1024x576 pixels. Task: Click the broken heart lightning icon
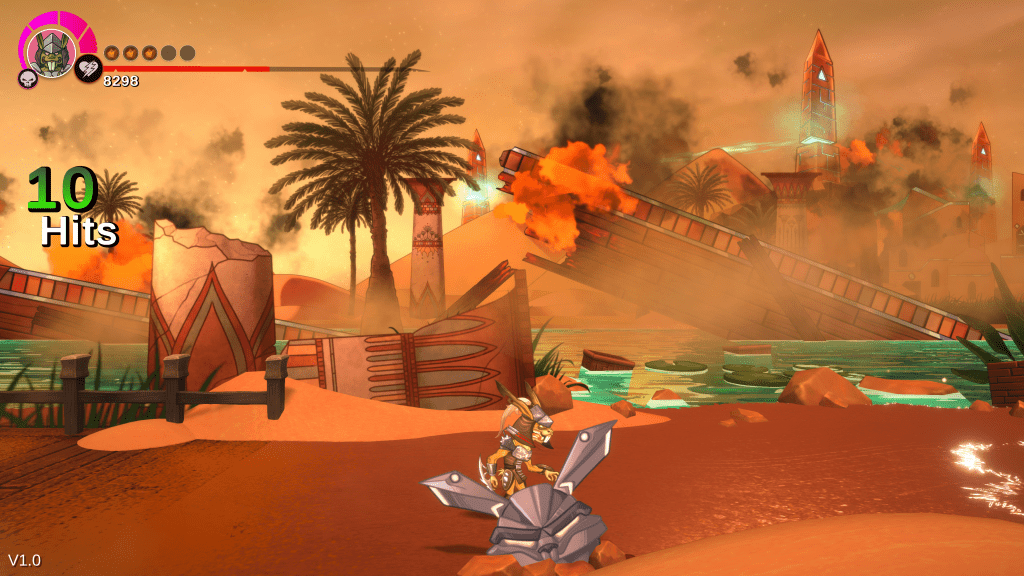[x=88, y=68]
